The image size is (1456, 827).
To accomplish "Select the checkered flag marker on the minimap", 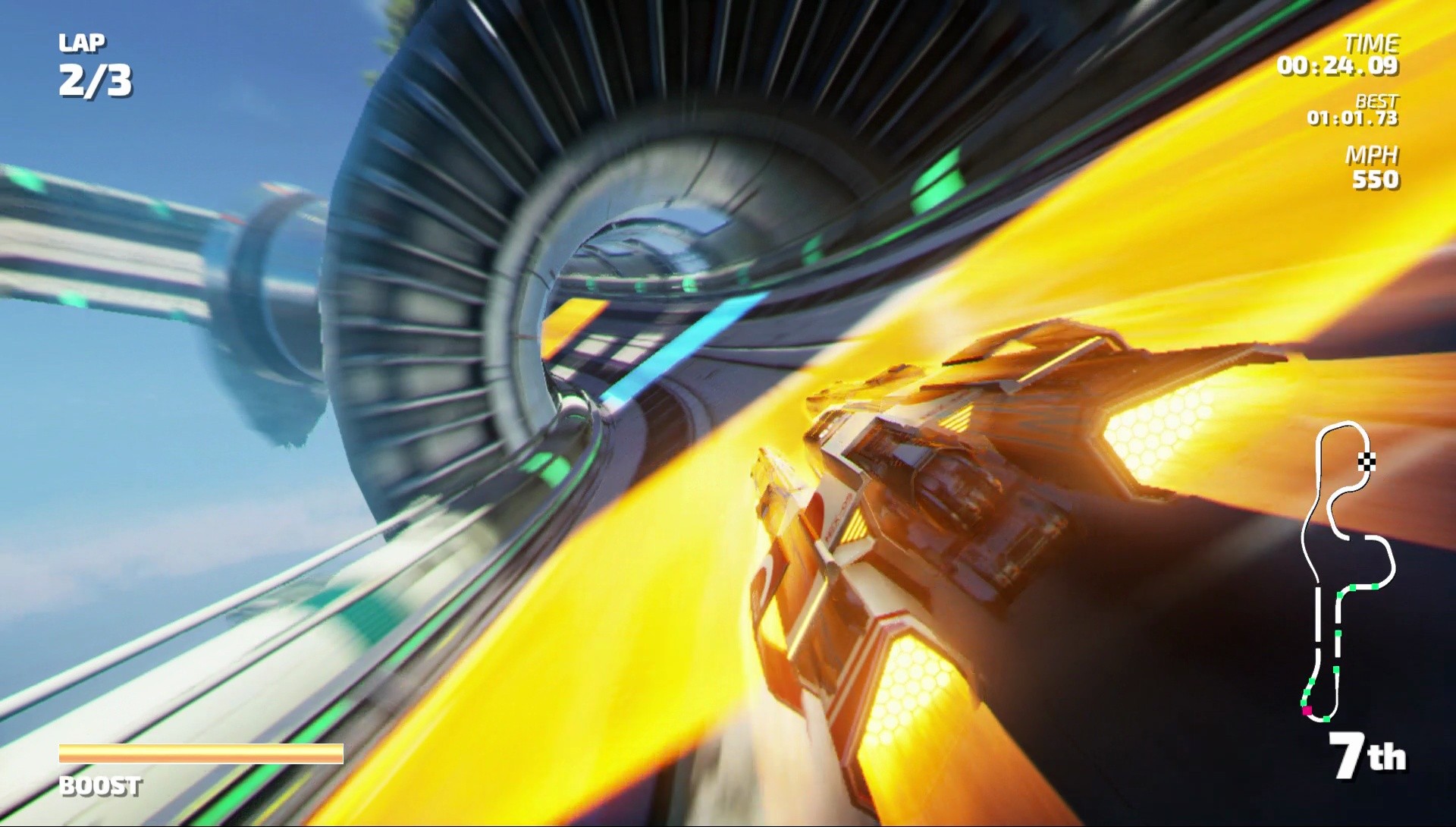I will tap(1366, 461).
